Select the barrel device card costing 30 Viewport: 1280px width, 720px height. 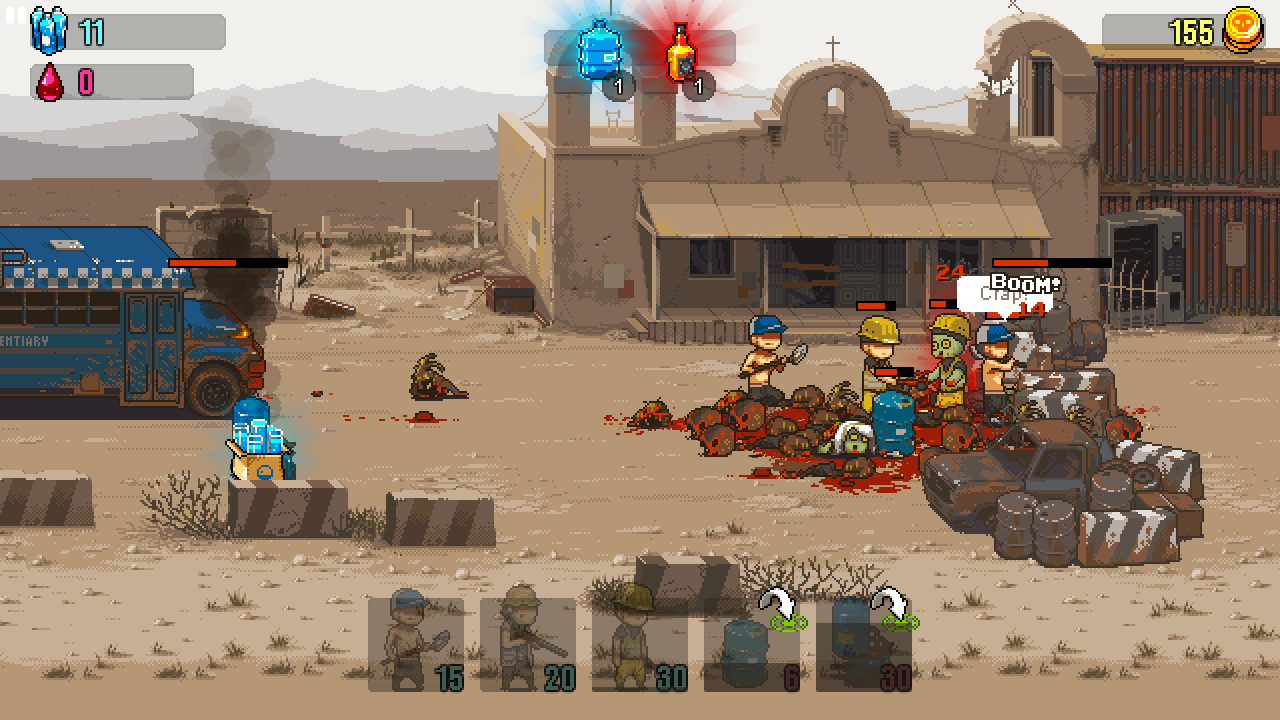(864, 644)
